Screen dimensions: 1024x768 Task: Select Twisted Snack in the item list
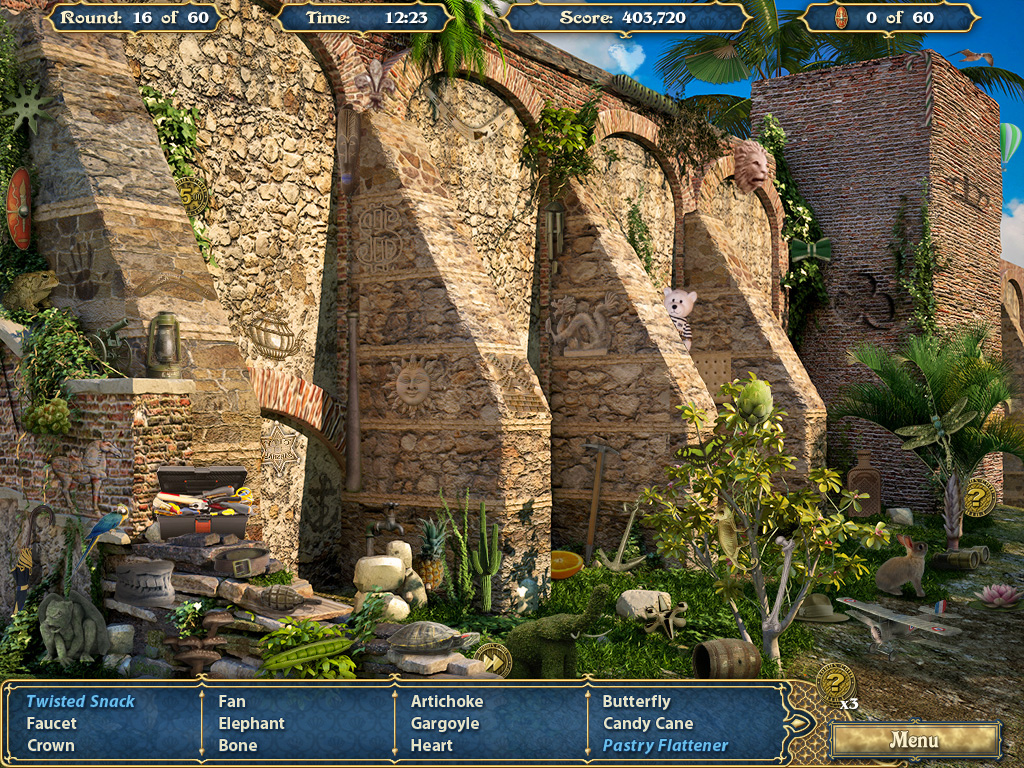click(80, 701)
